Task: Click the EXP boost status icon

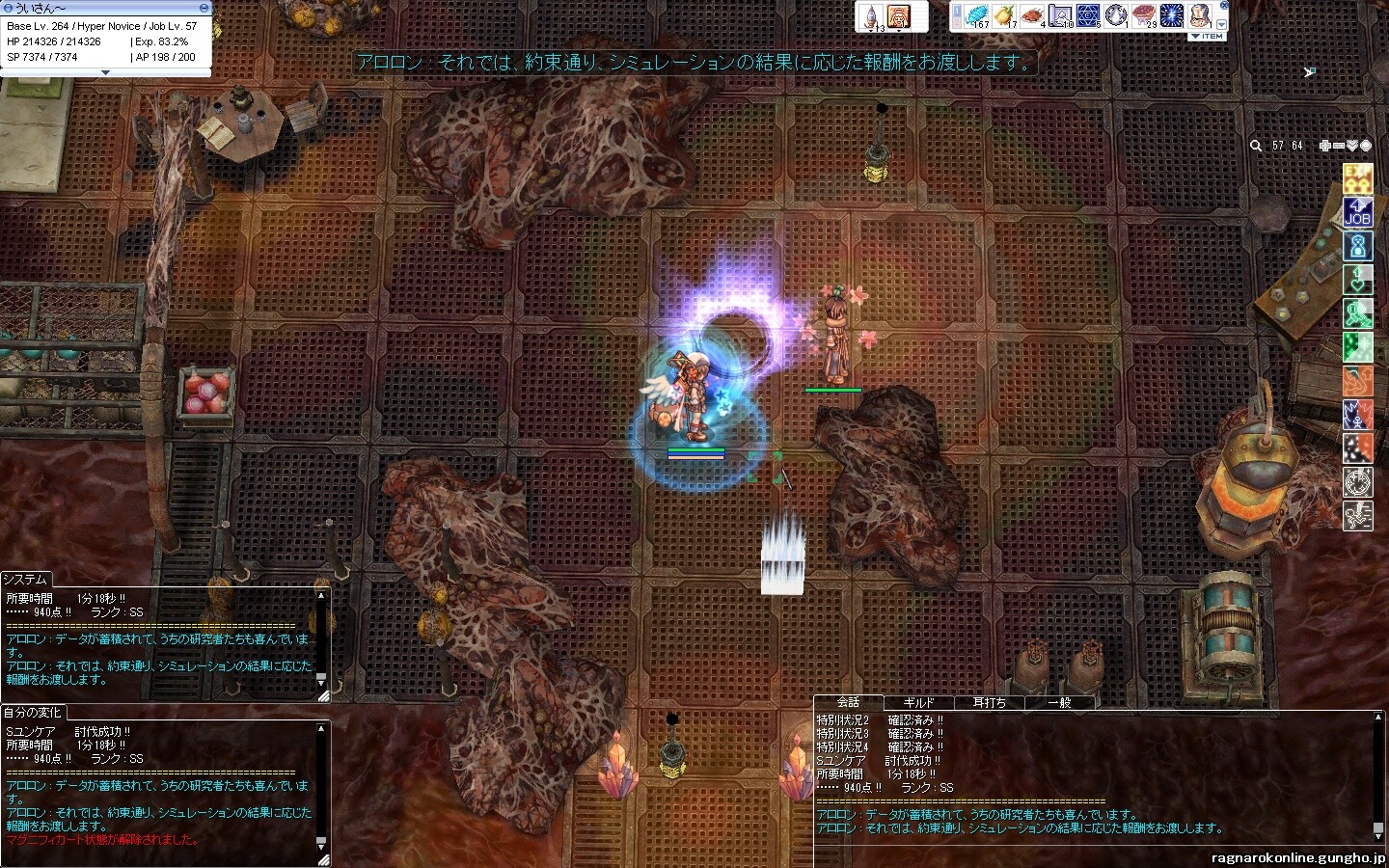Action: [1358, 177]
